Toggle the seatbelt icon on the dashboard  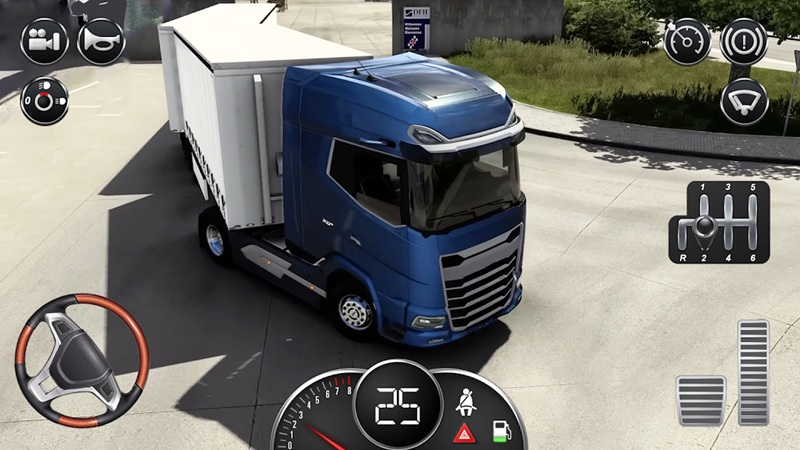(465, 403)
